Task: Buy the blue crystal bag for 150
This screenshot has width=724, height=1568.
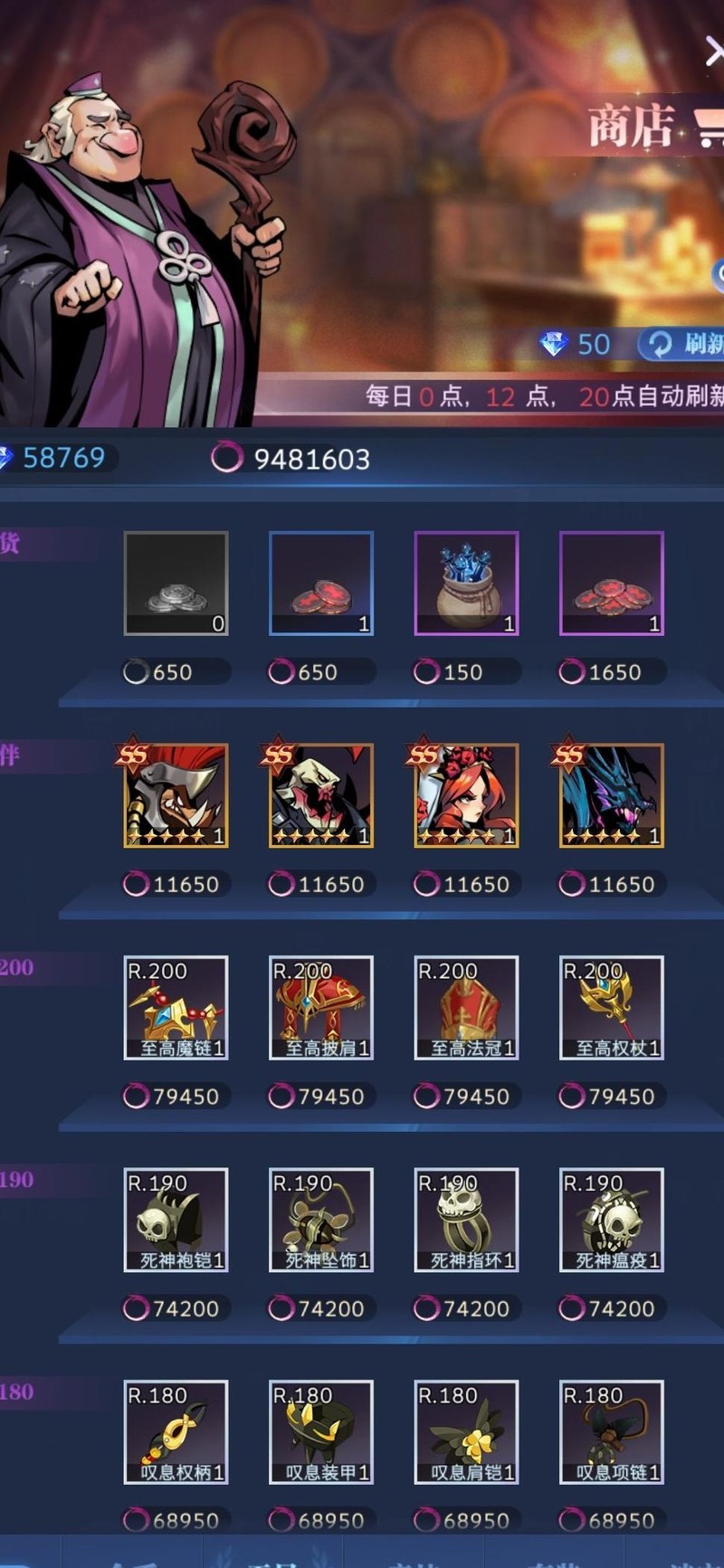Action: point(466,584)
